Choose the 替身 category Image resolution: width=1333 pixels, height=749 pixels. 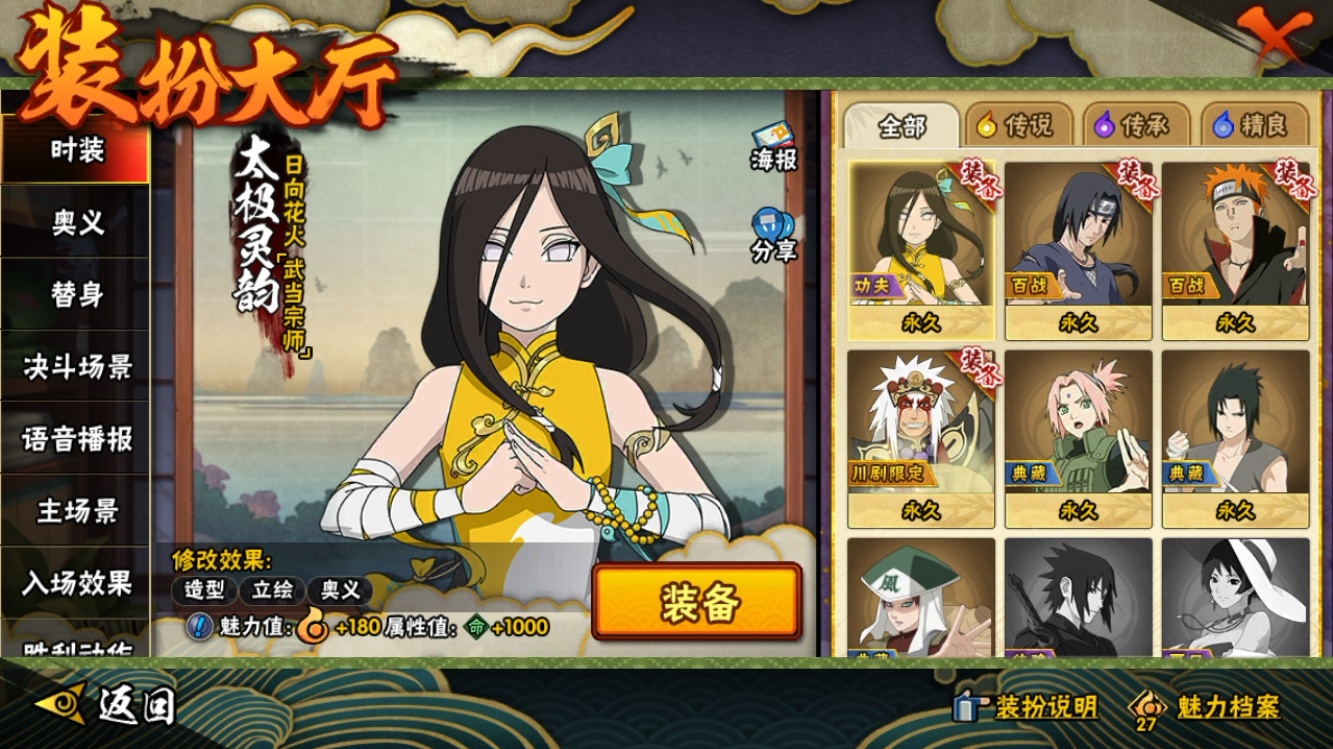[76, 295]
